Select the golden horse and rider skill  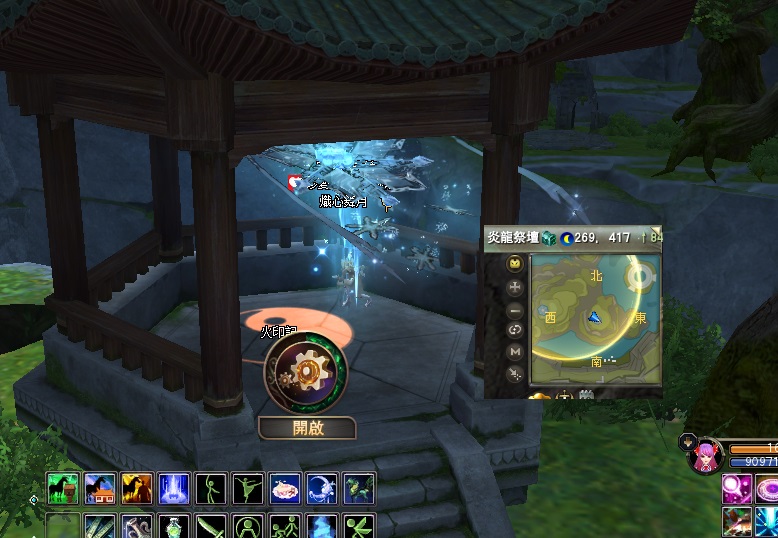tap(137, 488)
